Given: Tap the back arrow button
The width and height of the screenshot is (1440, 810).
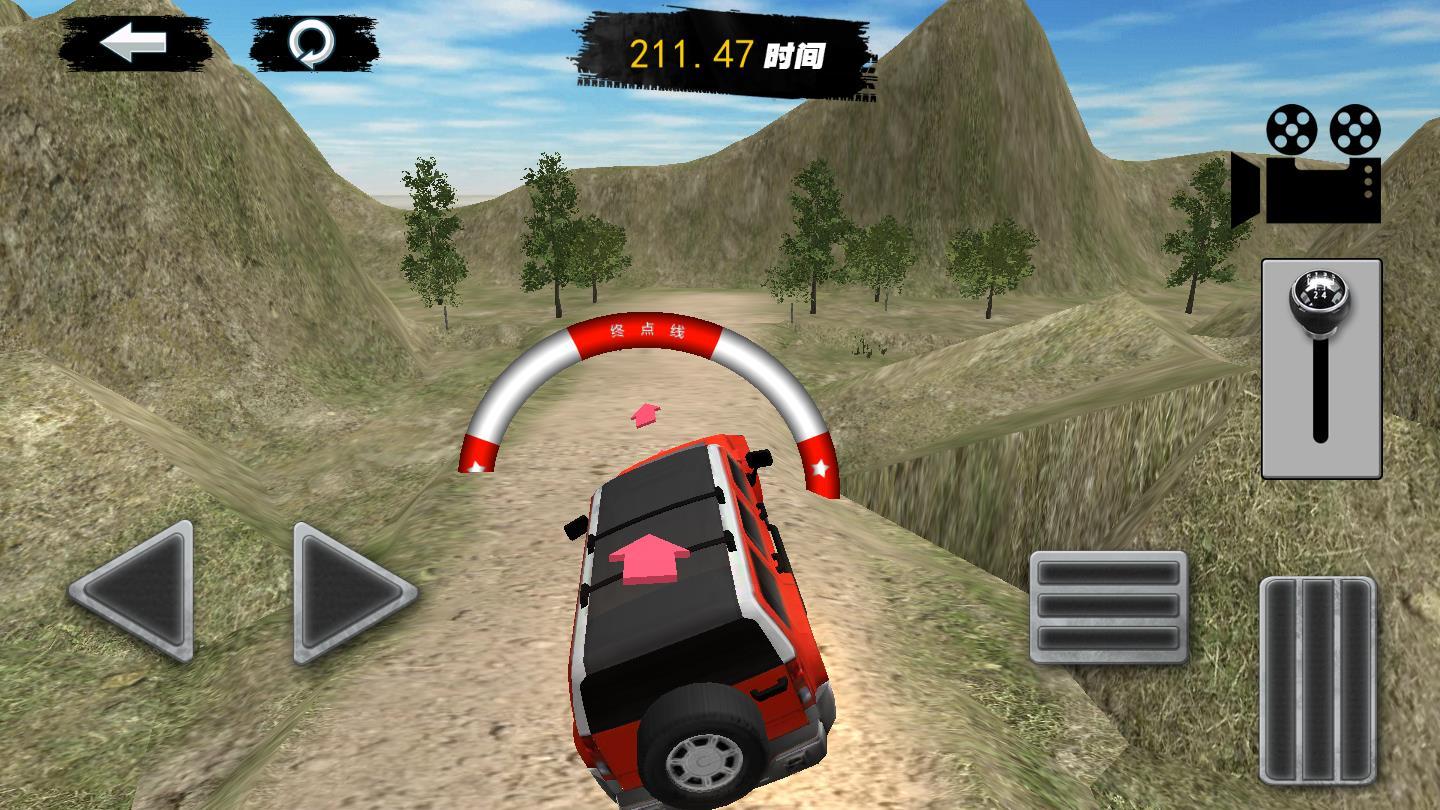Looking at the screenshot, I should coord(134,43).
